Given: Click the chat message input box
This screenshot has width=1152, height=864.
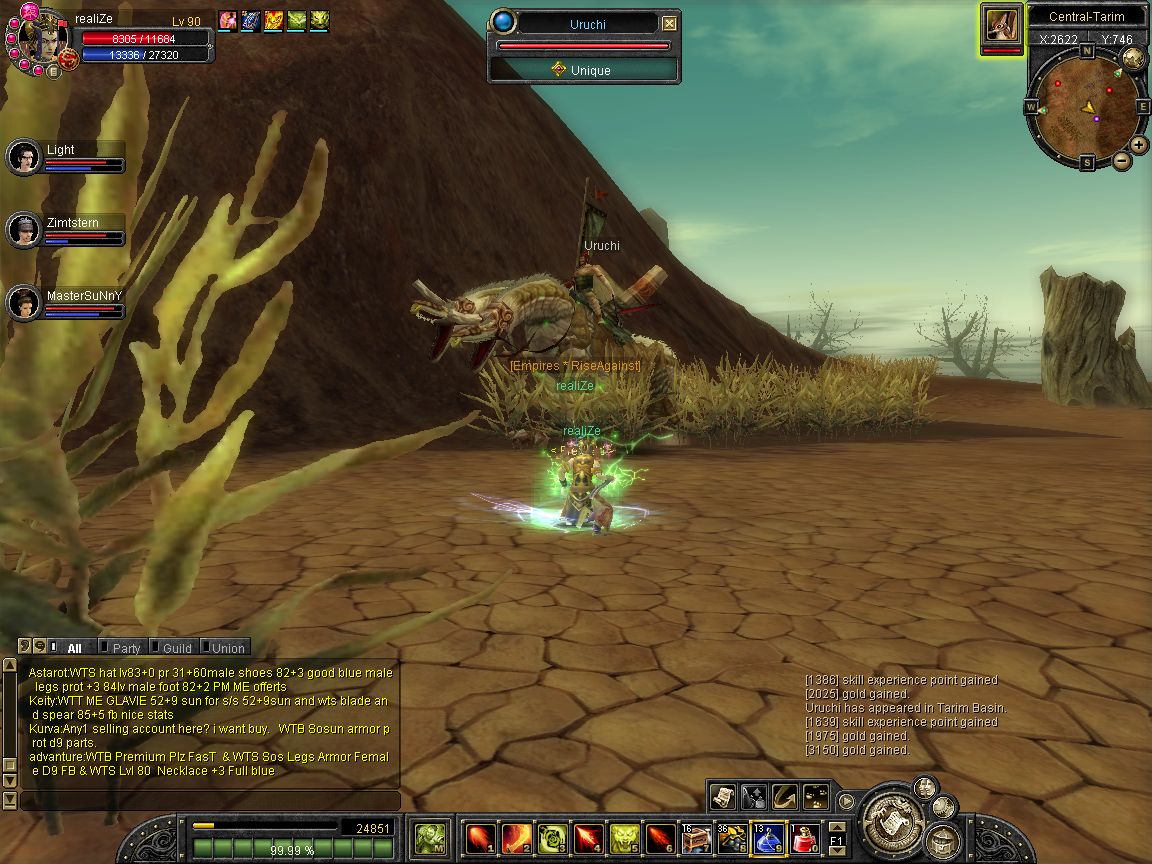Looking at the screenshot, I should point(210,800).
